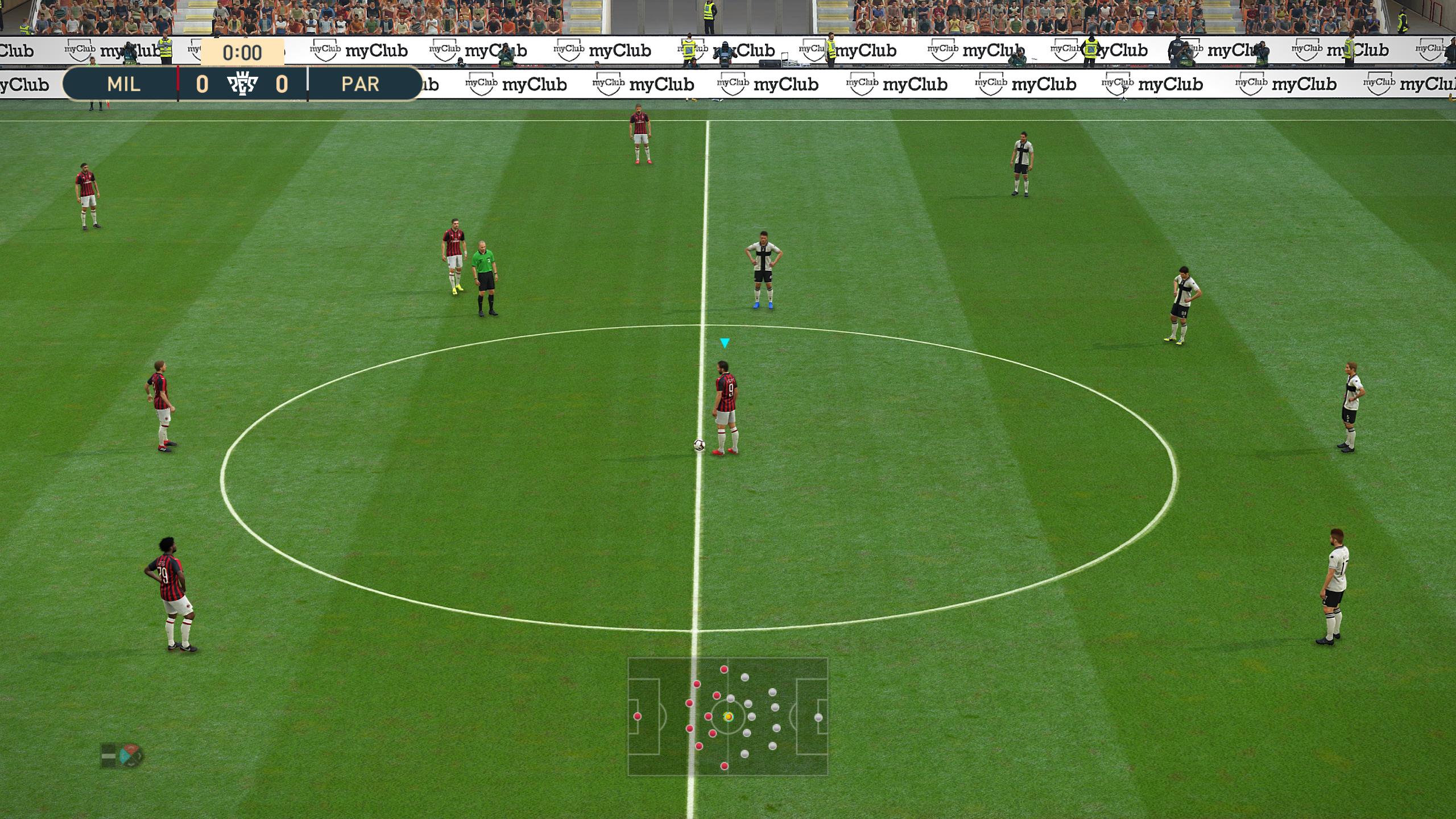
Task: Click the controller assignment indicator bottom-left
Action: click(109, 756)
